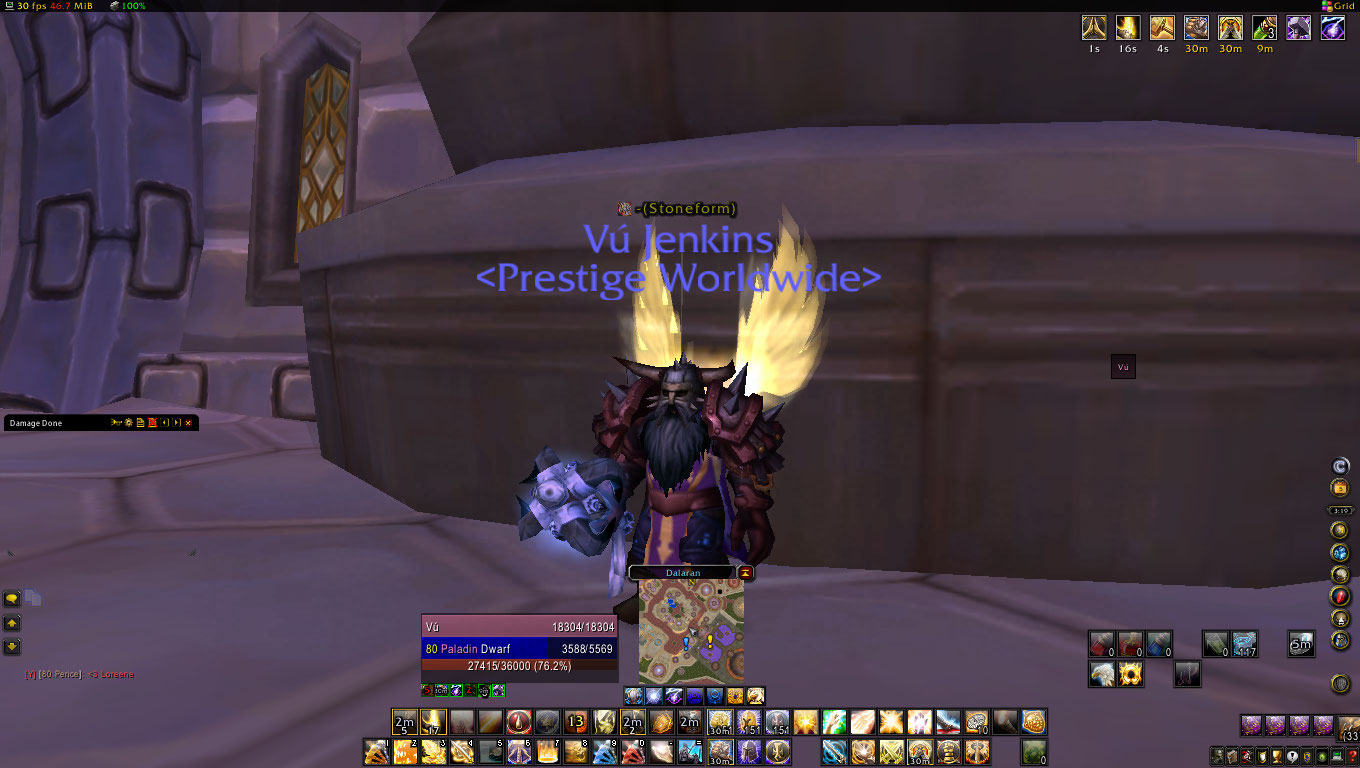Select the Vú target frame on the right
This screenshot has height=768, width=1360.
point(1122,366)
